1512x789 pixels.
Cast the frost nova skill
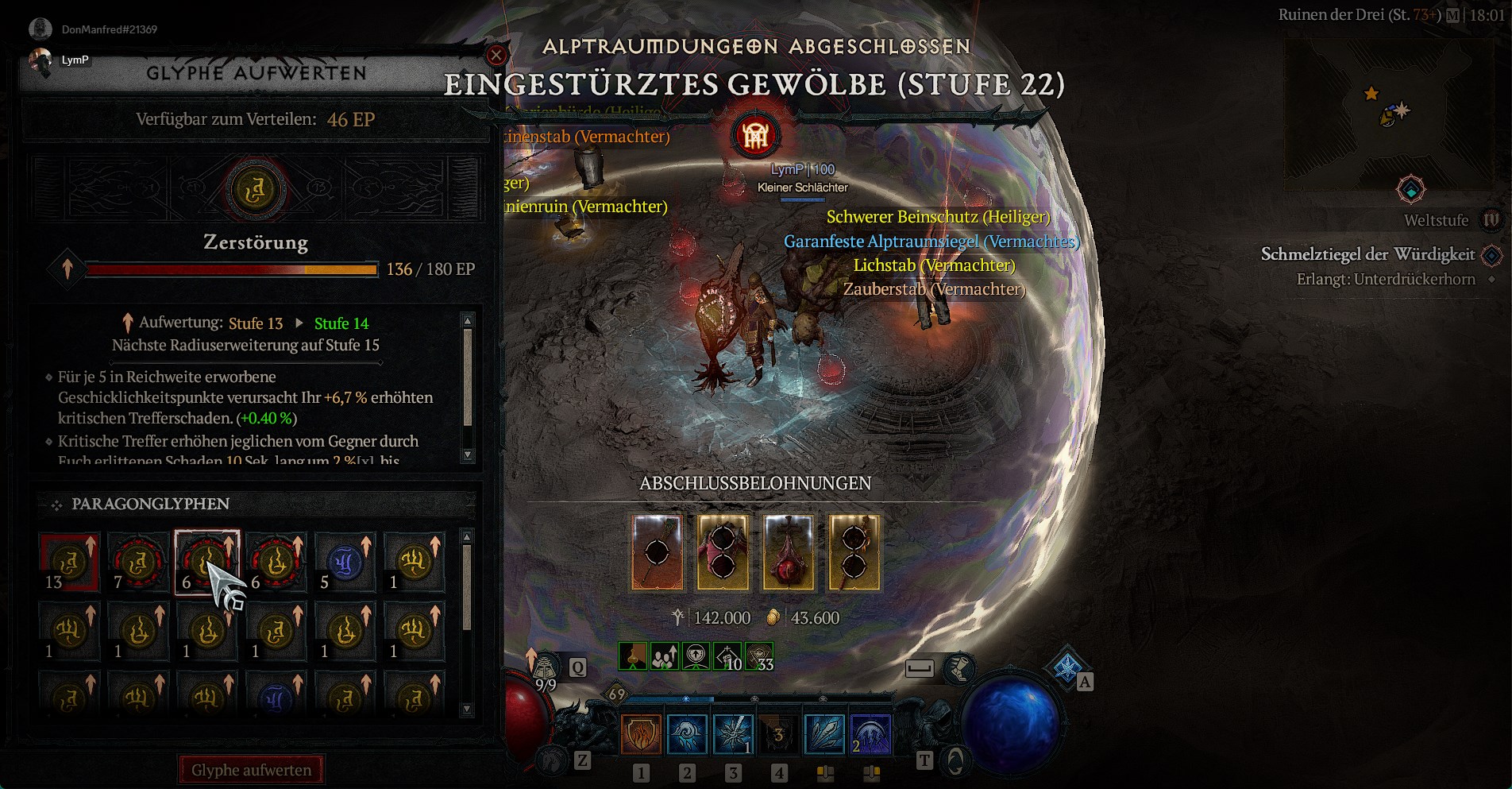(x=733, y=734)
